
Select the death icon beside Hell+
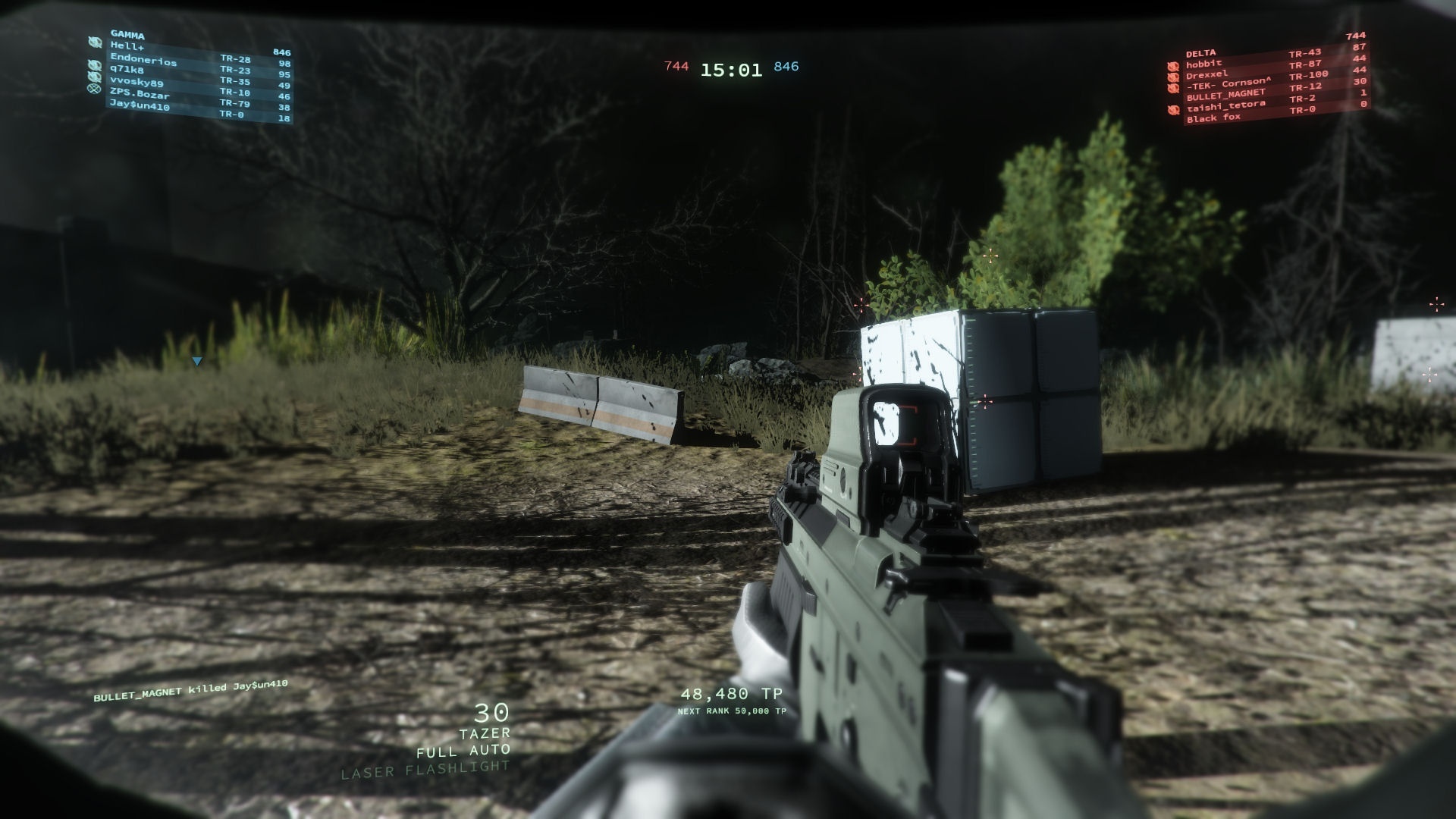[93, 43]
